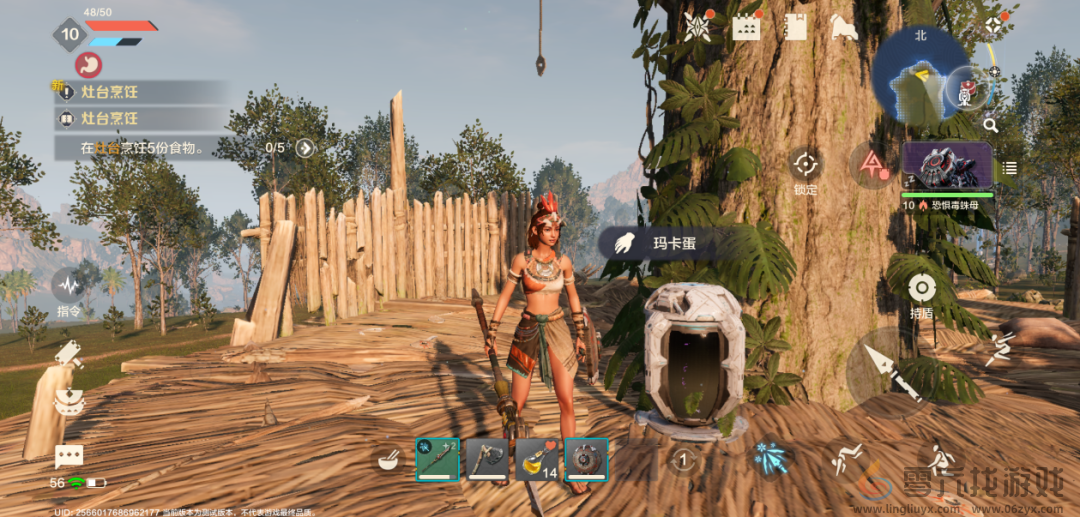Expand the 灶台烹饪 quest arrow

pyautogui.click(x=305, y=148)
